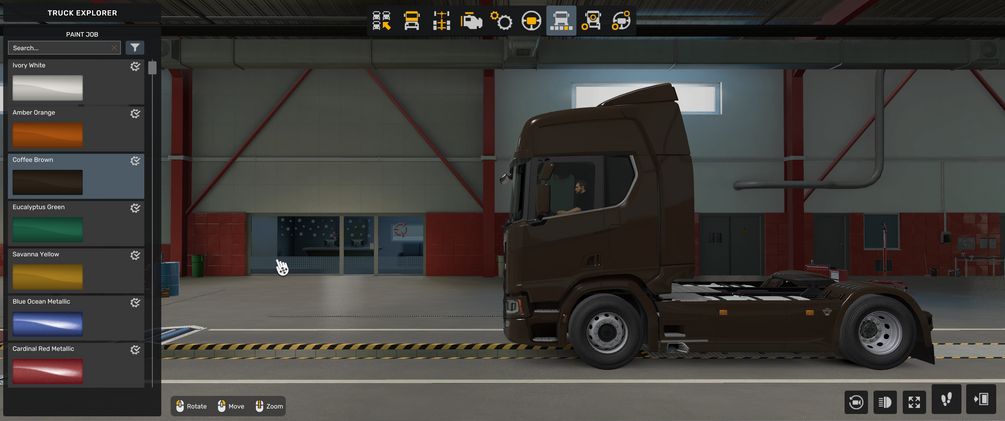
Task: Select the Ivory White paint job
Action: tap(48, 88)
